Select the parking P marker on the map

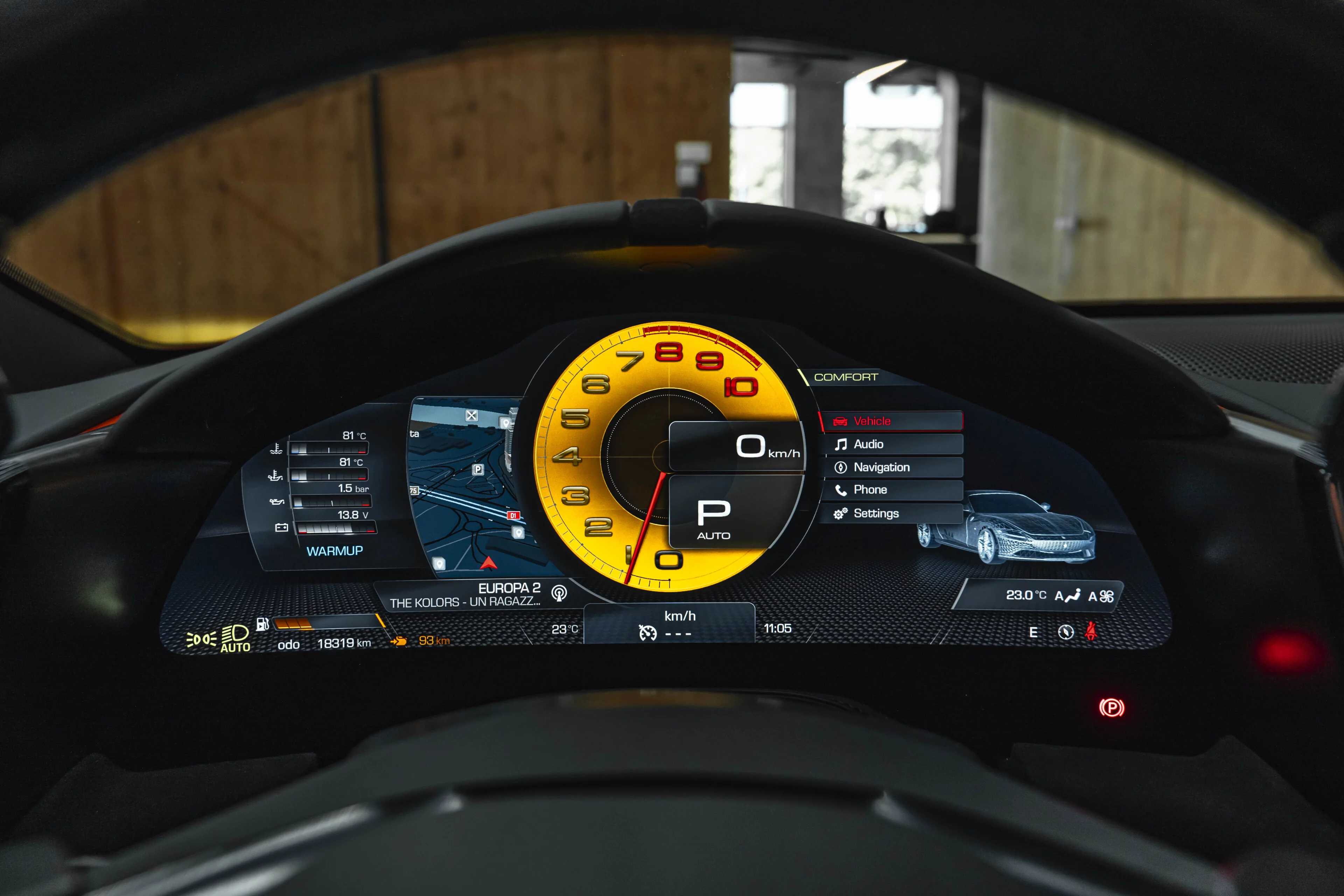click(x=478, y=469)
